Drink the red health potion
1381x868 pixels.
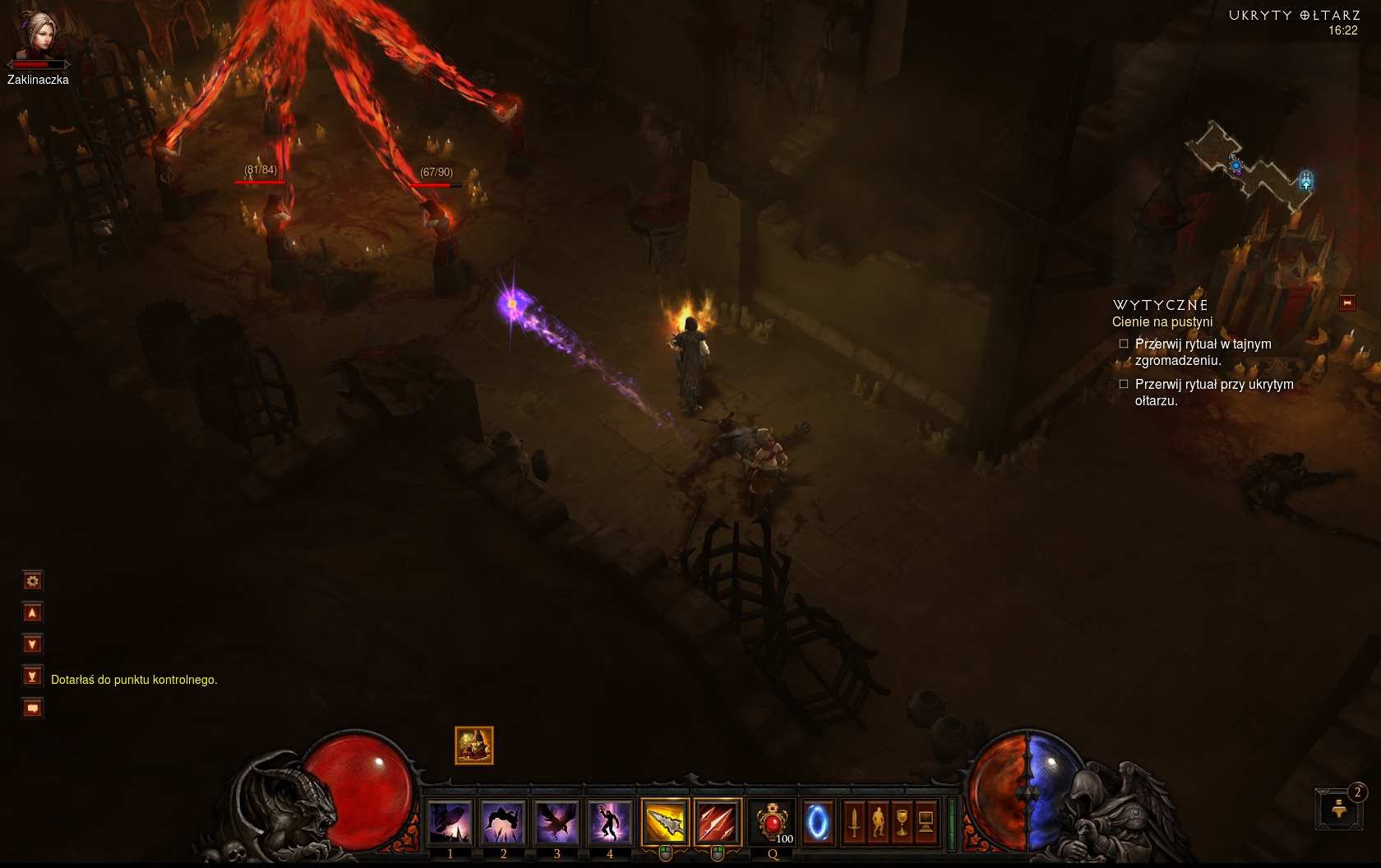[x=773, y=822]
